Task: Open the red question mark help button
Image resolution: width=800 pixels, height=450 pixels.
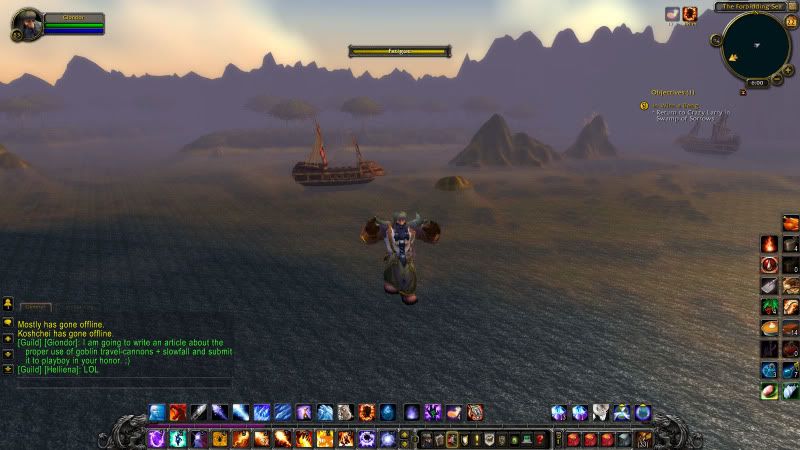Action: click(540, 439)
